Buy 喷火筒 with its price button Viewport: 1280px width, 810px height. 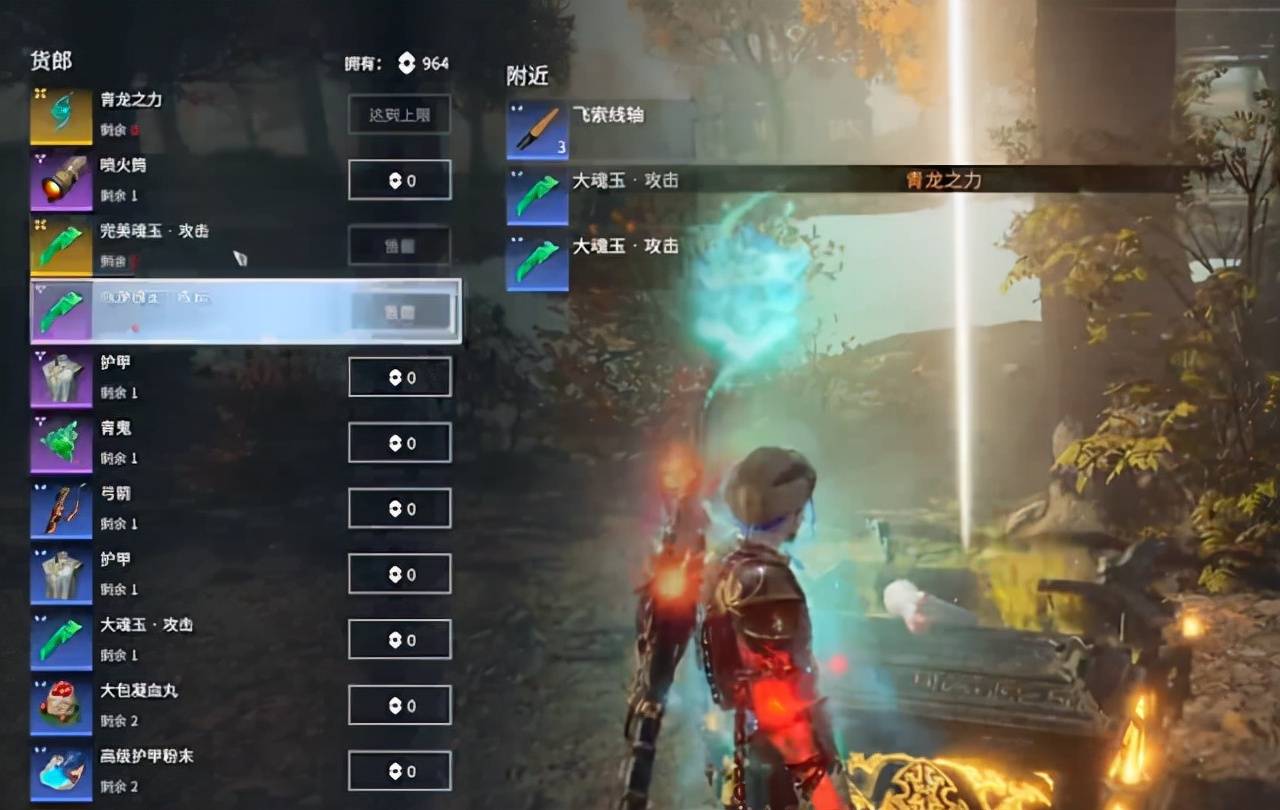[399, 181]
